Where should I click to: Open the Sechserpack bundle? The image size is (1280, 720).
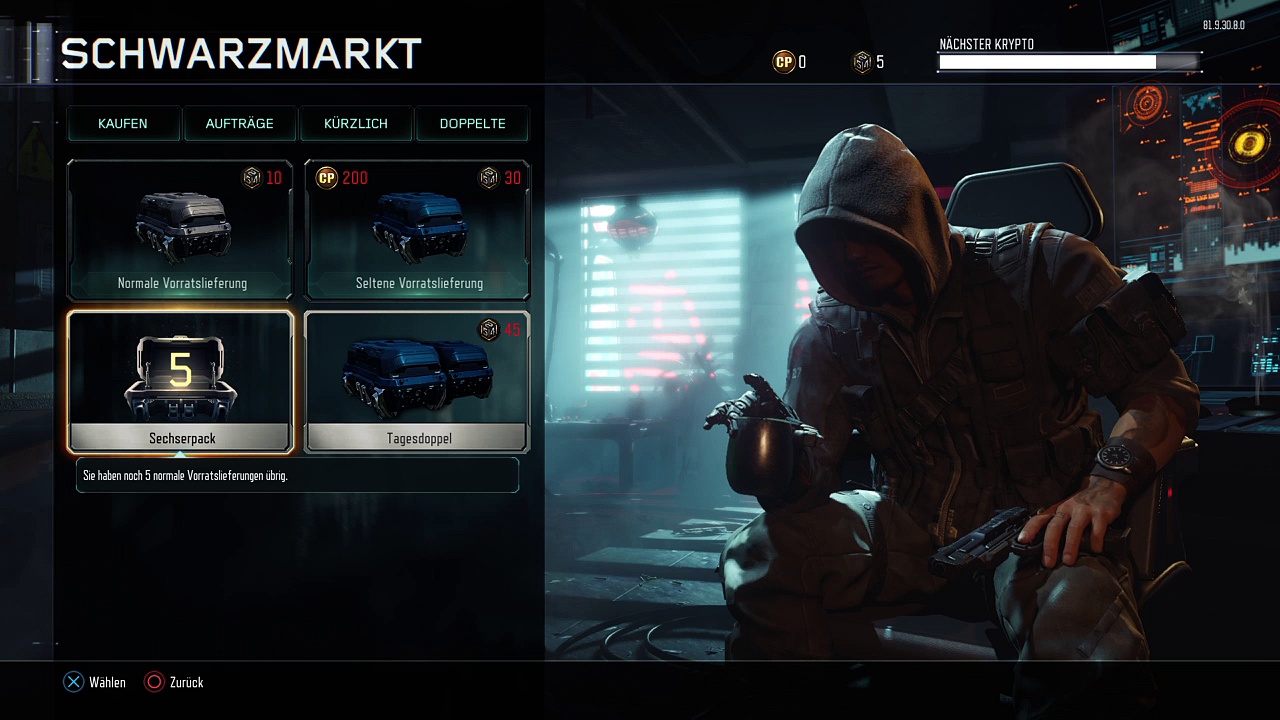point(181,382)
